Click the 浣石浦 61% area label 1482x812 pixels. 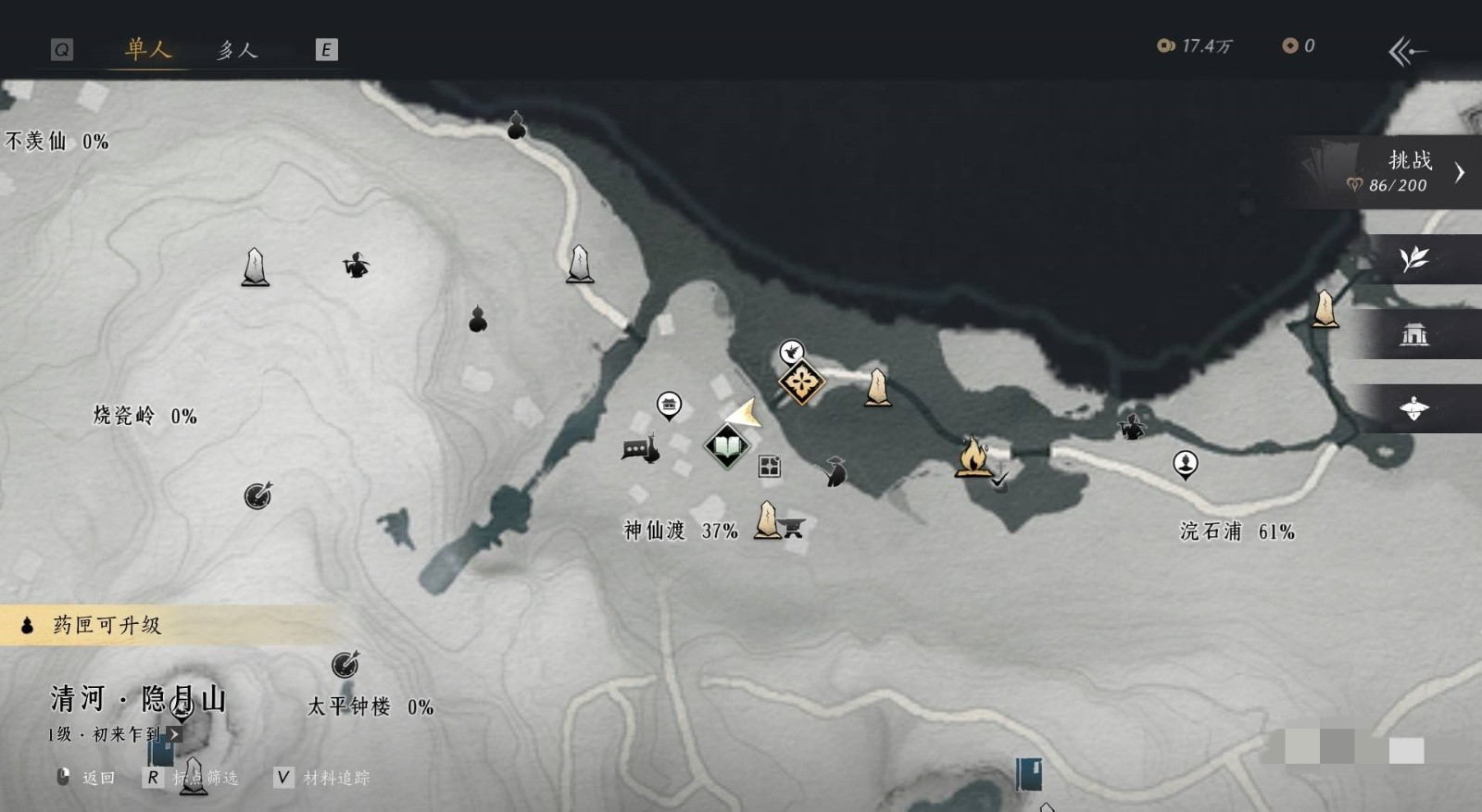[1237, 531]
